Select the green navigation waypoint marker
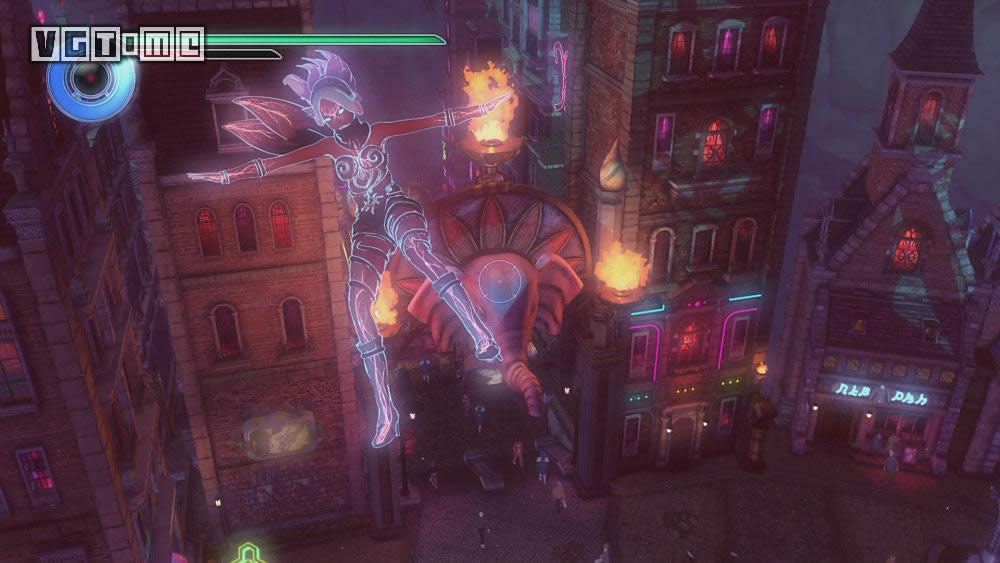This screenshot has width=1000, height=563. tap(246, 553)
